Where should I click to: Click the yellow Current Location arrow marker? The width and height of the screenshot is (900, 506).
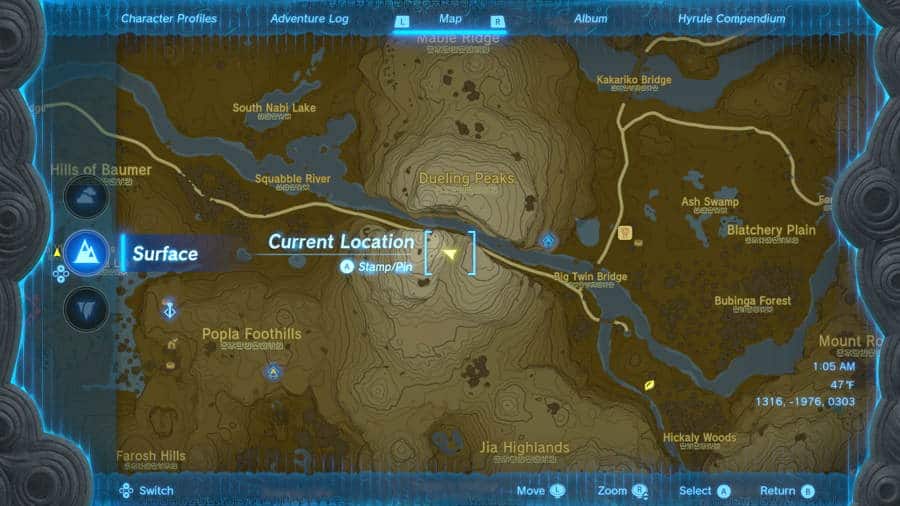point(450,255)
